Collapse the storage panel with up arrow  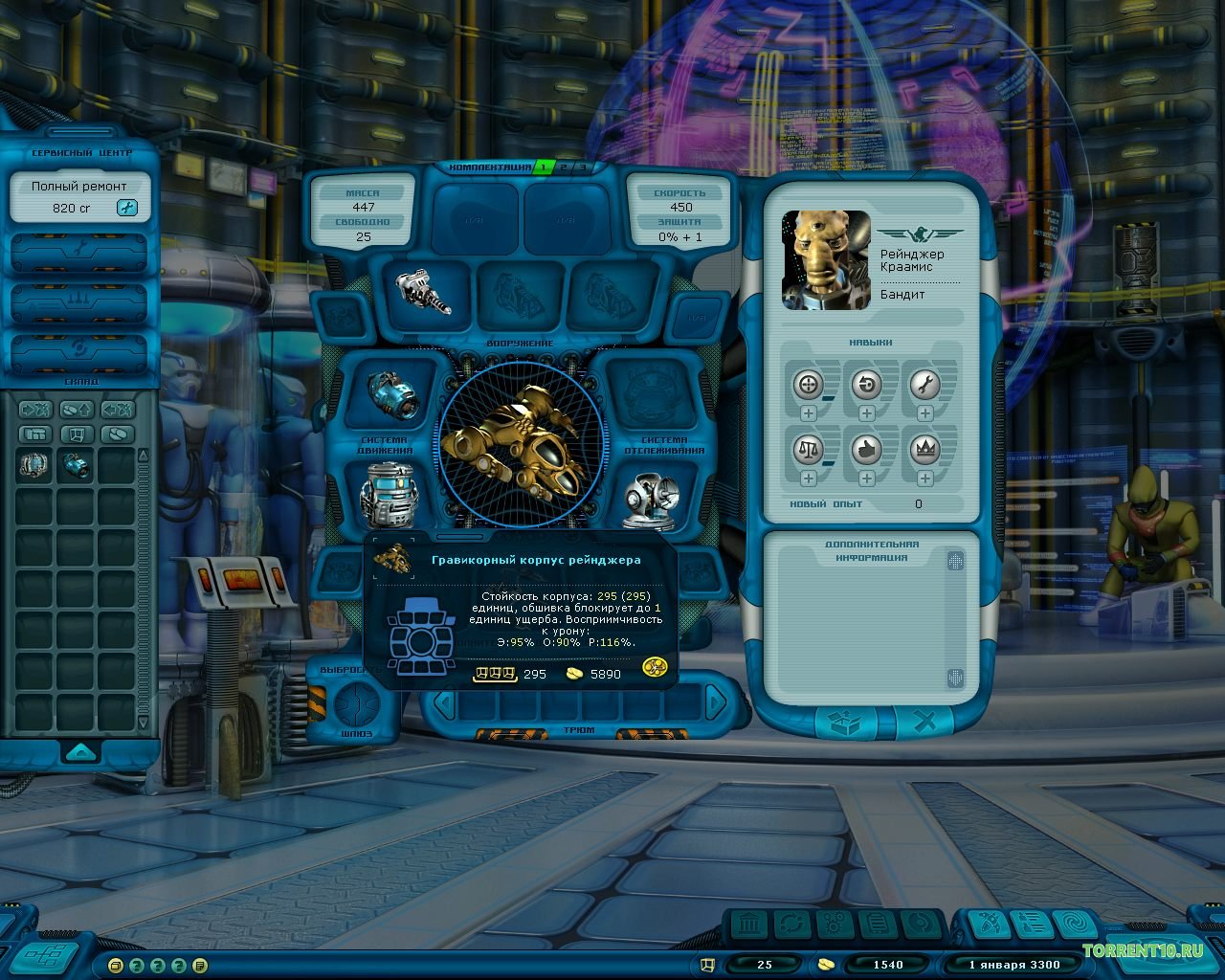pos(80,751)
